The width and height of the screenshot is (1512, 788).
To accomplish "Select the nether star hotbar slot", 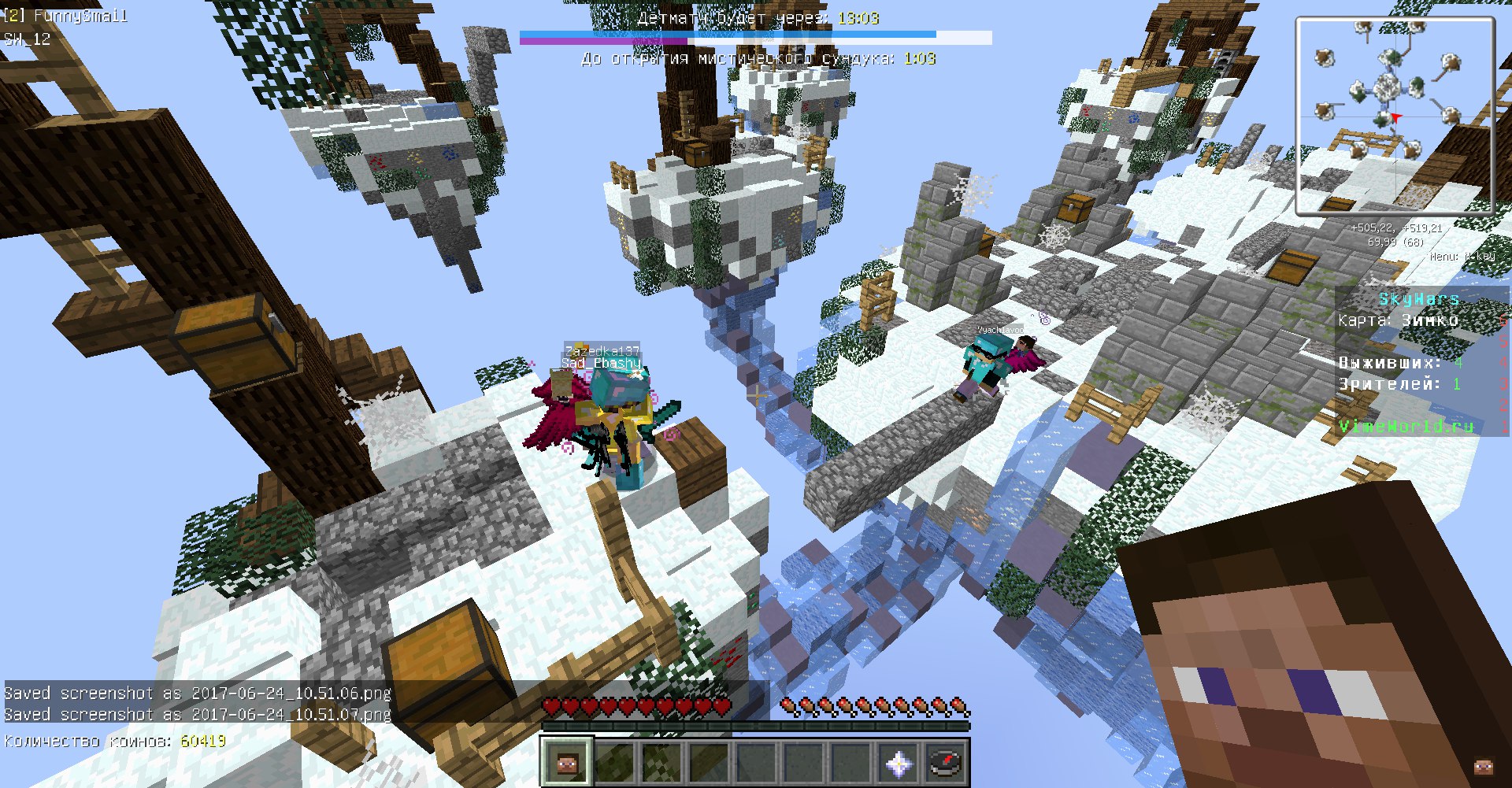I will point(899,762).
